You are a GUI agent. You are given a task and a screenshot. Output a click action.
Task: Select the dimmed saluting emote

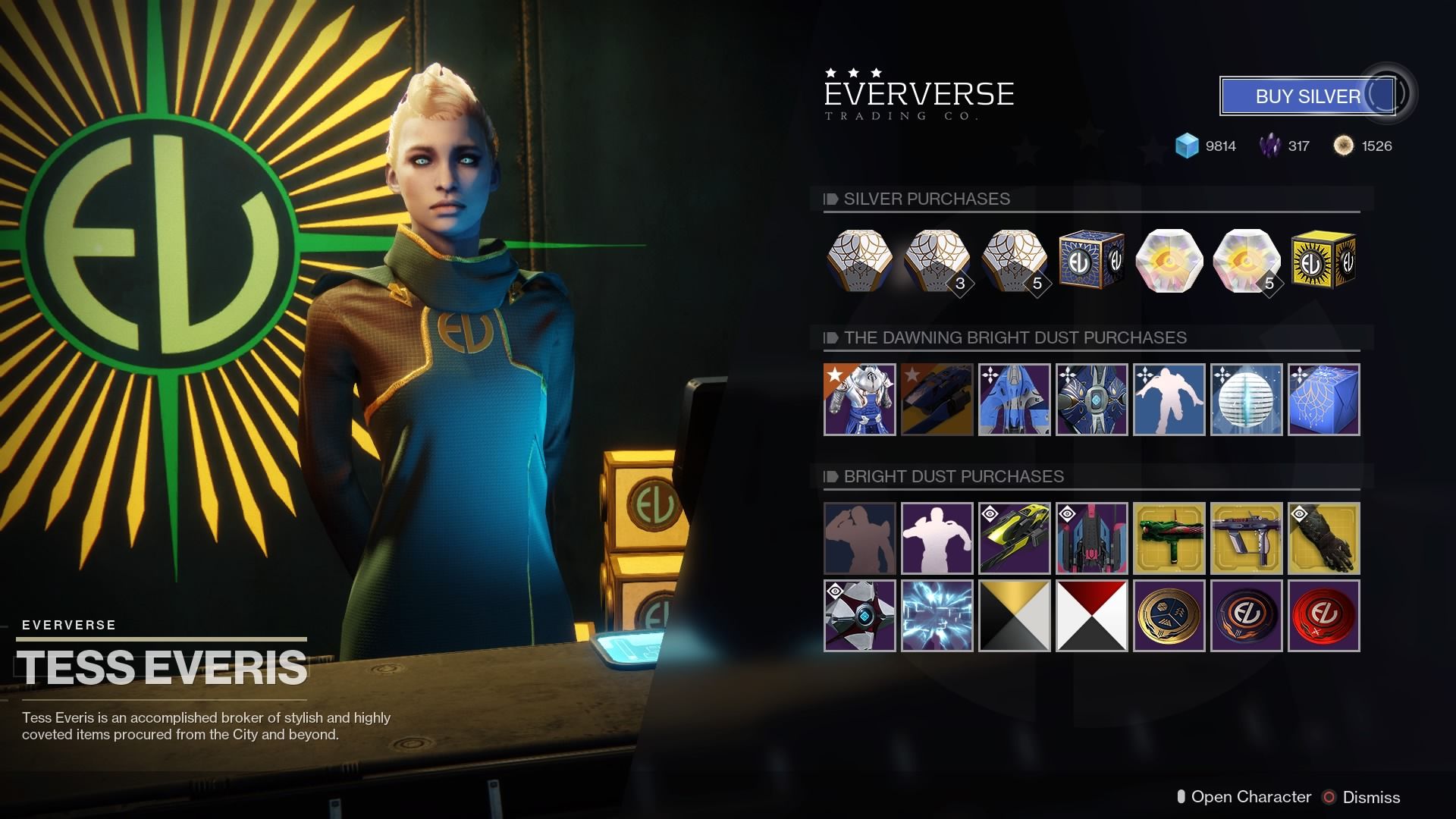pyautogui.click(x=859, y=538)
